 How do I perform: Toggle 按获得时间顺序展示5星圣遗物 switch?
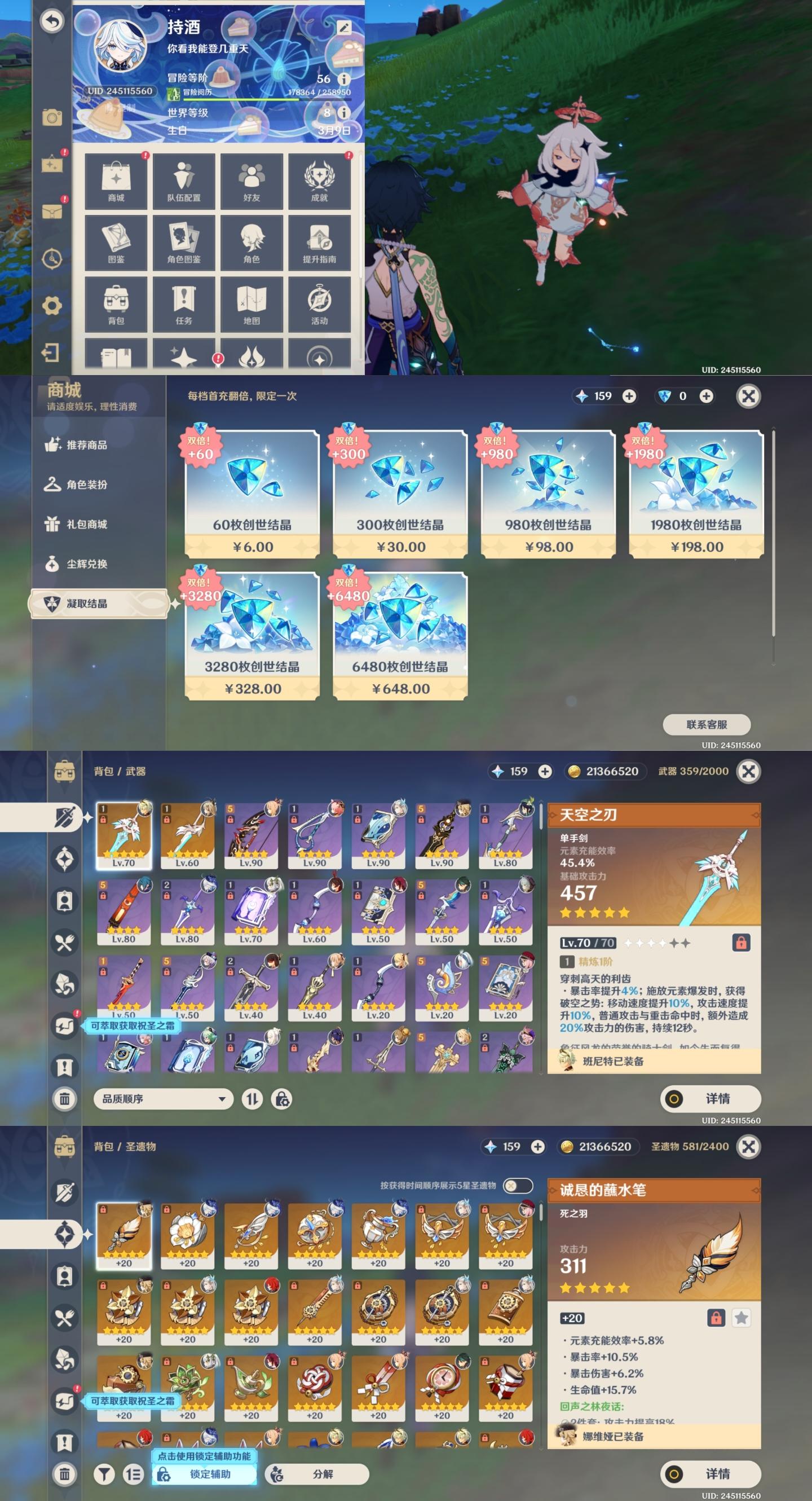(517, 1185)
